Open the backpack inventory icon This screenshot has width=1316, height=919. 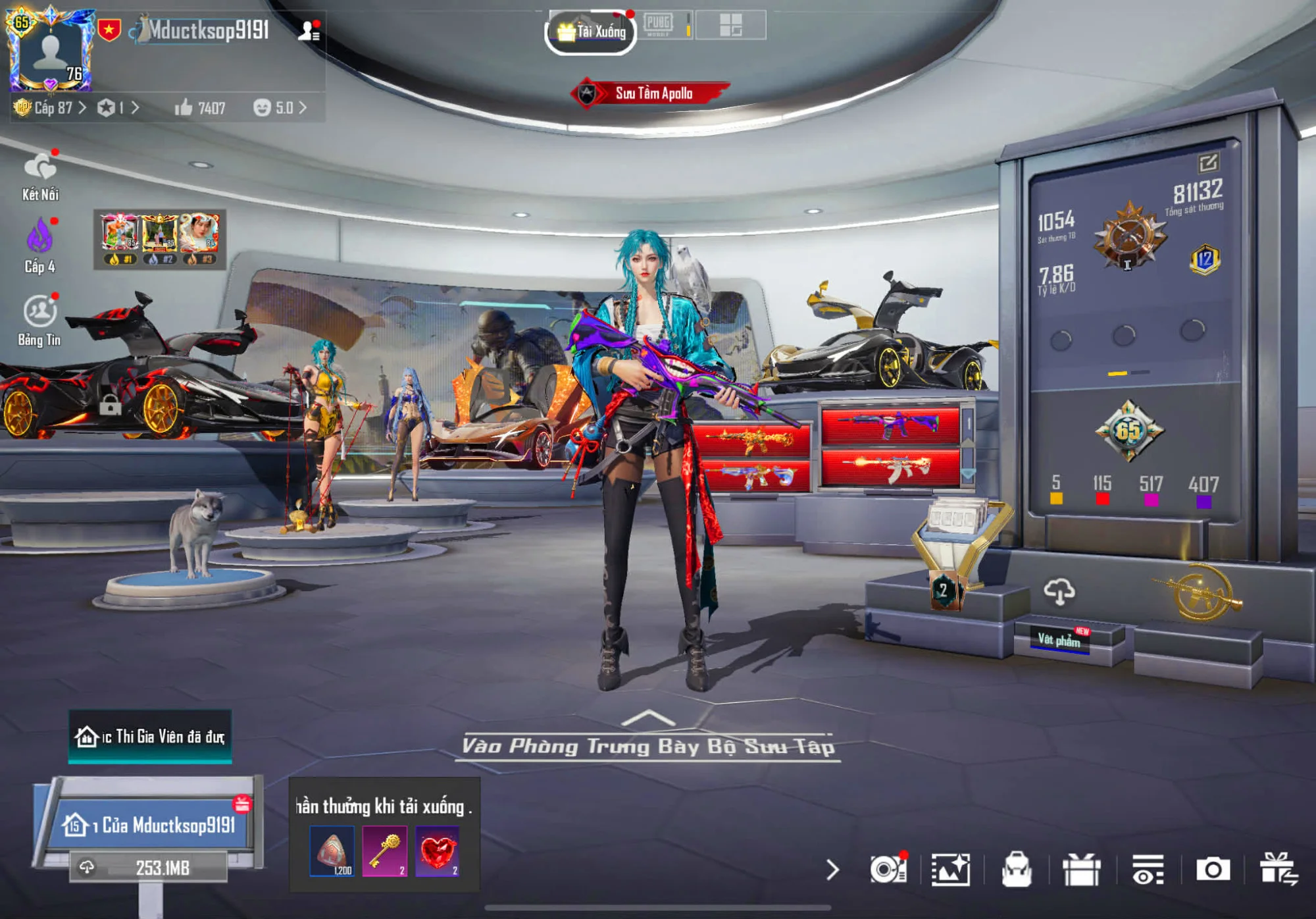coord(1016,870)
